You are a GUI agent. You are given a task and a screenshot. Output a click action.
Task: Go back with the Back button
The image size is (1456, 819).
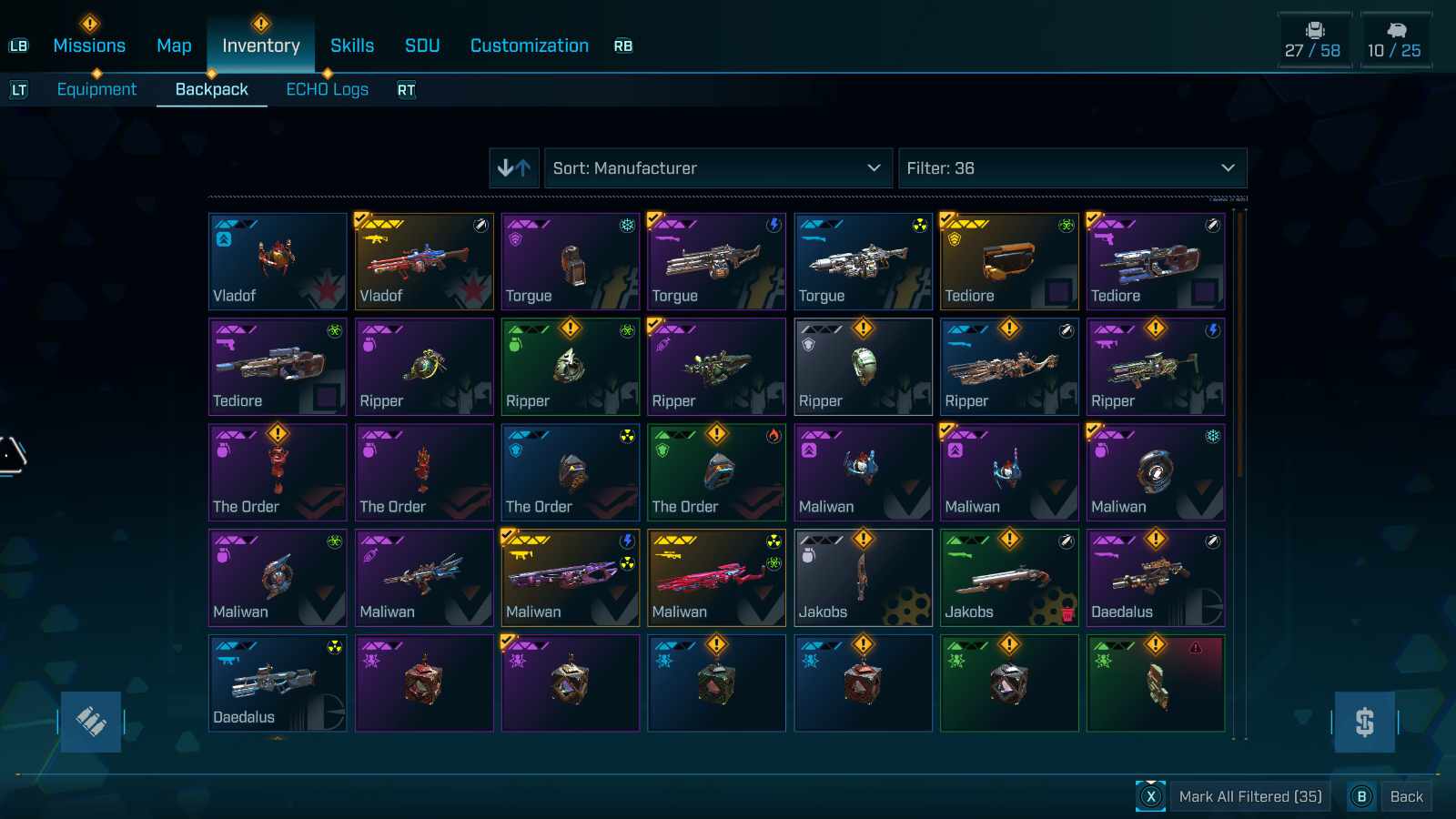click(x=1405, y=796)
